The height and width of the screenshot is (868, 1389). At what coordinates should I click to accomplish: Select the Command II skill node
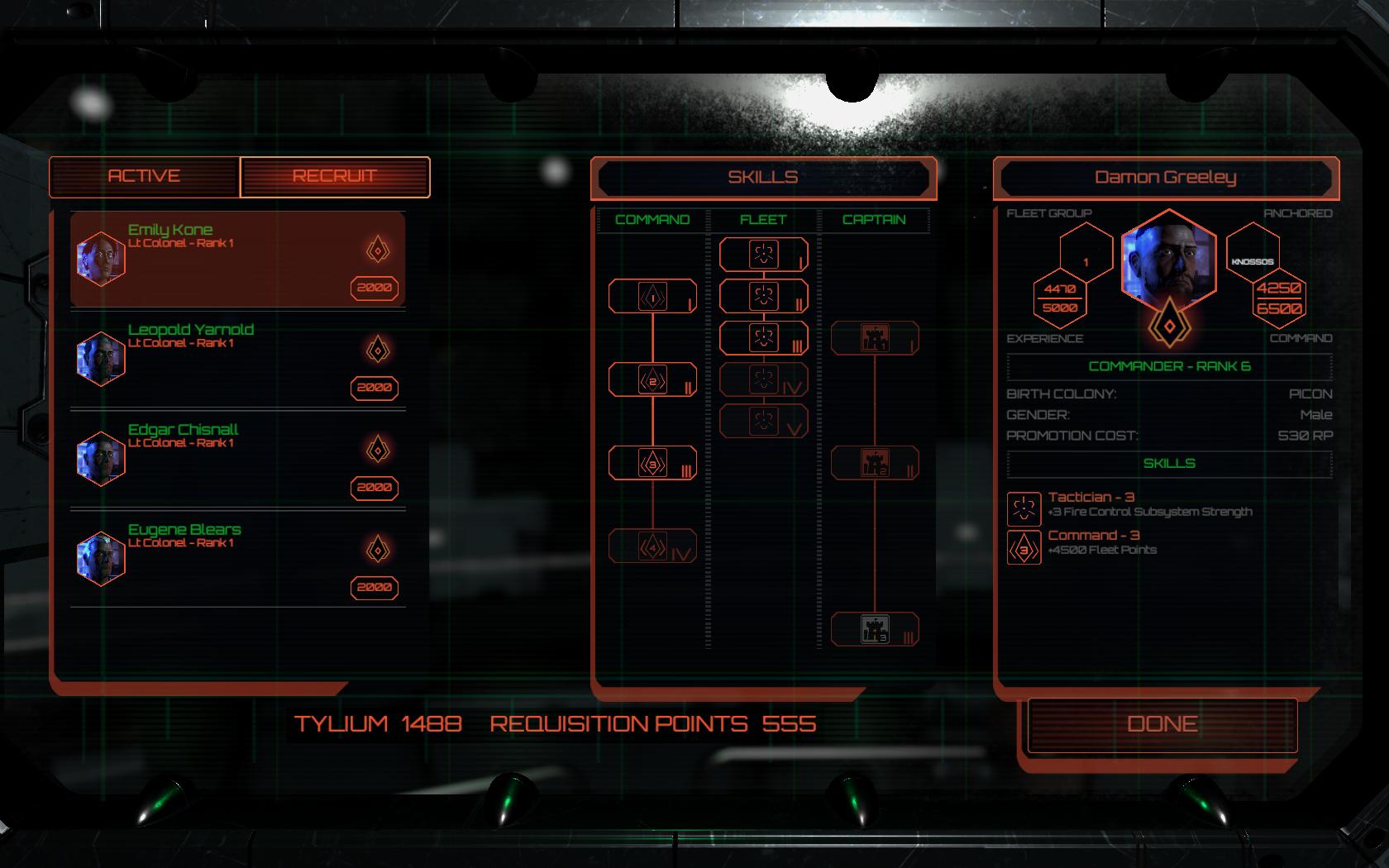coord(652,380)
